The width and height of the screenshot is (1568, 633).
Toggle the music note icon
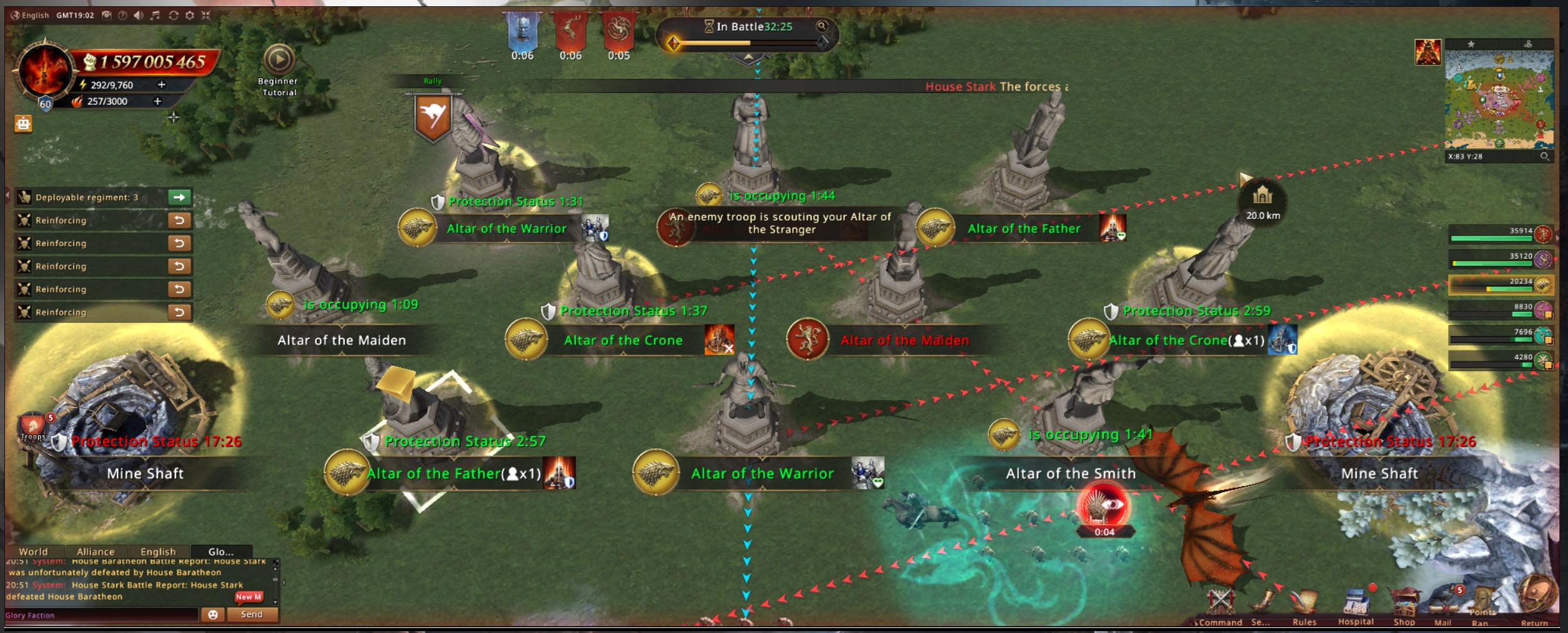[156, 15]
